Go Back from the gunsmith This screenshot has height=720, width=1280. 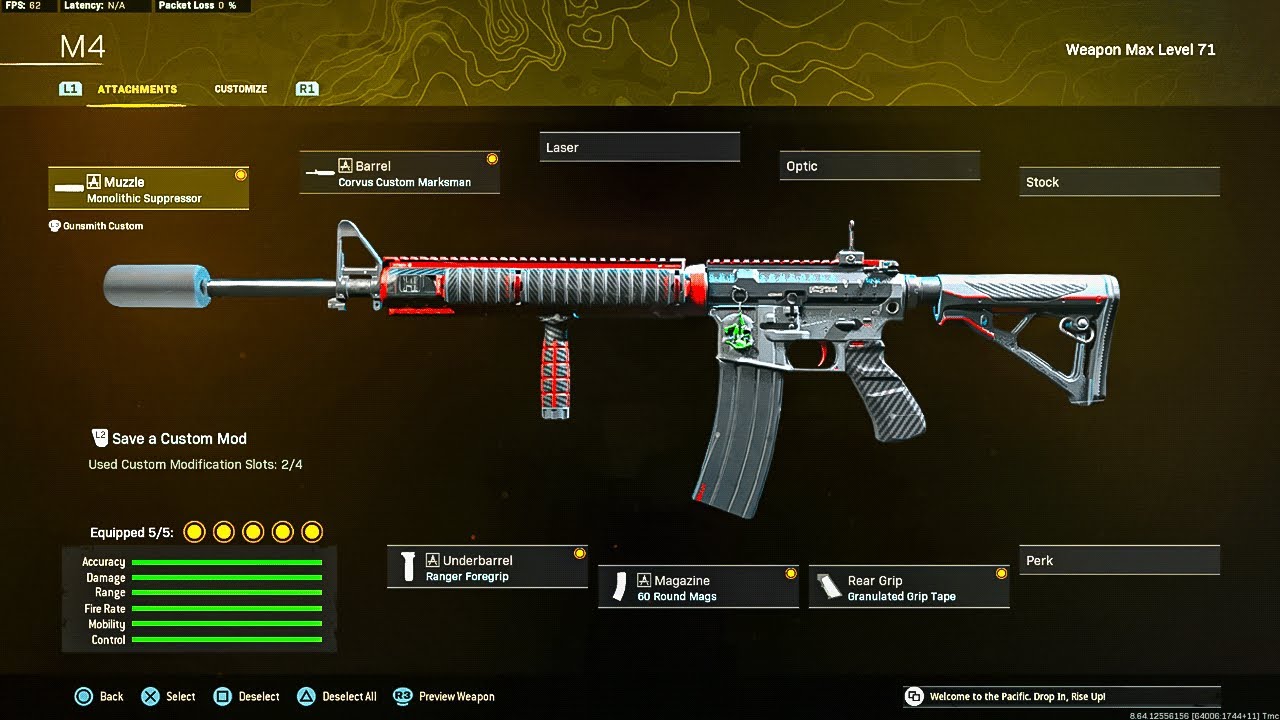tap(100, 696)
